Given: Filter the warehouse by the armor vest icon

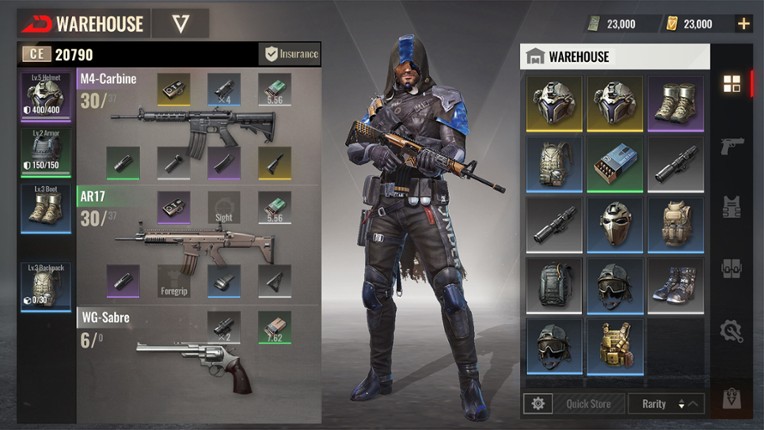Looking at the screenshot, I should coord(731,207).
